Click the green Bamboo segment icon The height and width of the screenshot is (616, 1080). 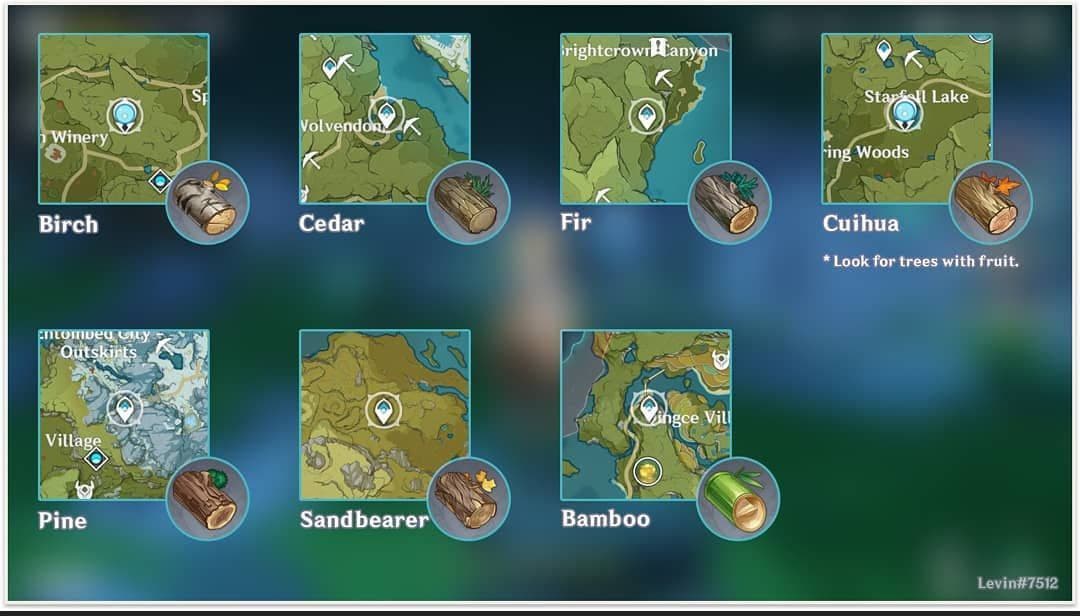pyautogui.click(x=738, y=499)
